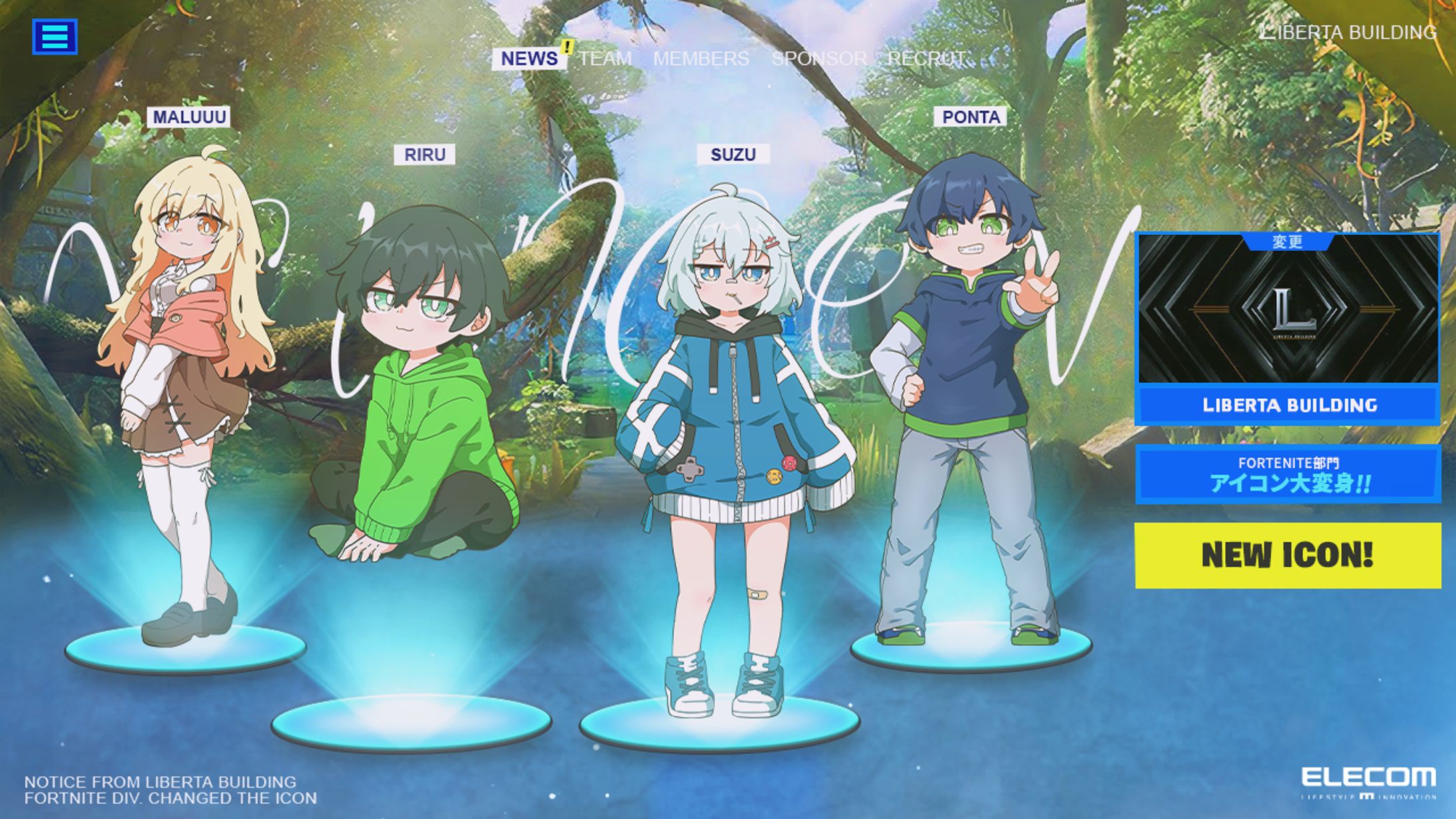Choose the PONTA name tag
Screen dimensions: 1456x819
click(971, 117)
